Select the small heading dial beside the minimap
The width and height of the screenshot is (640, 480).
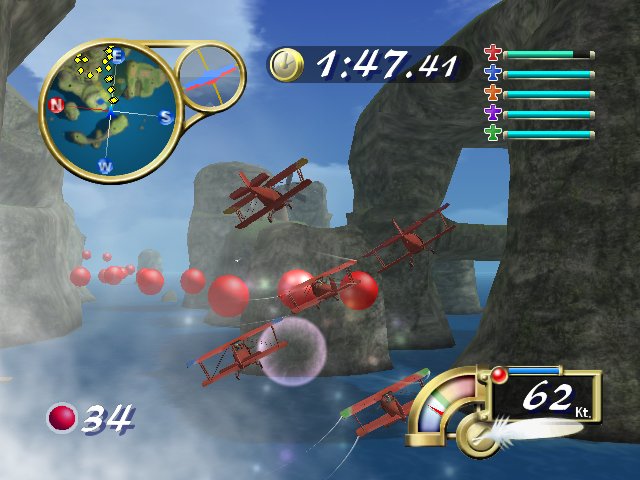pos(211,78)
